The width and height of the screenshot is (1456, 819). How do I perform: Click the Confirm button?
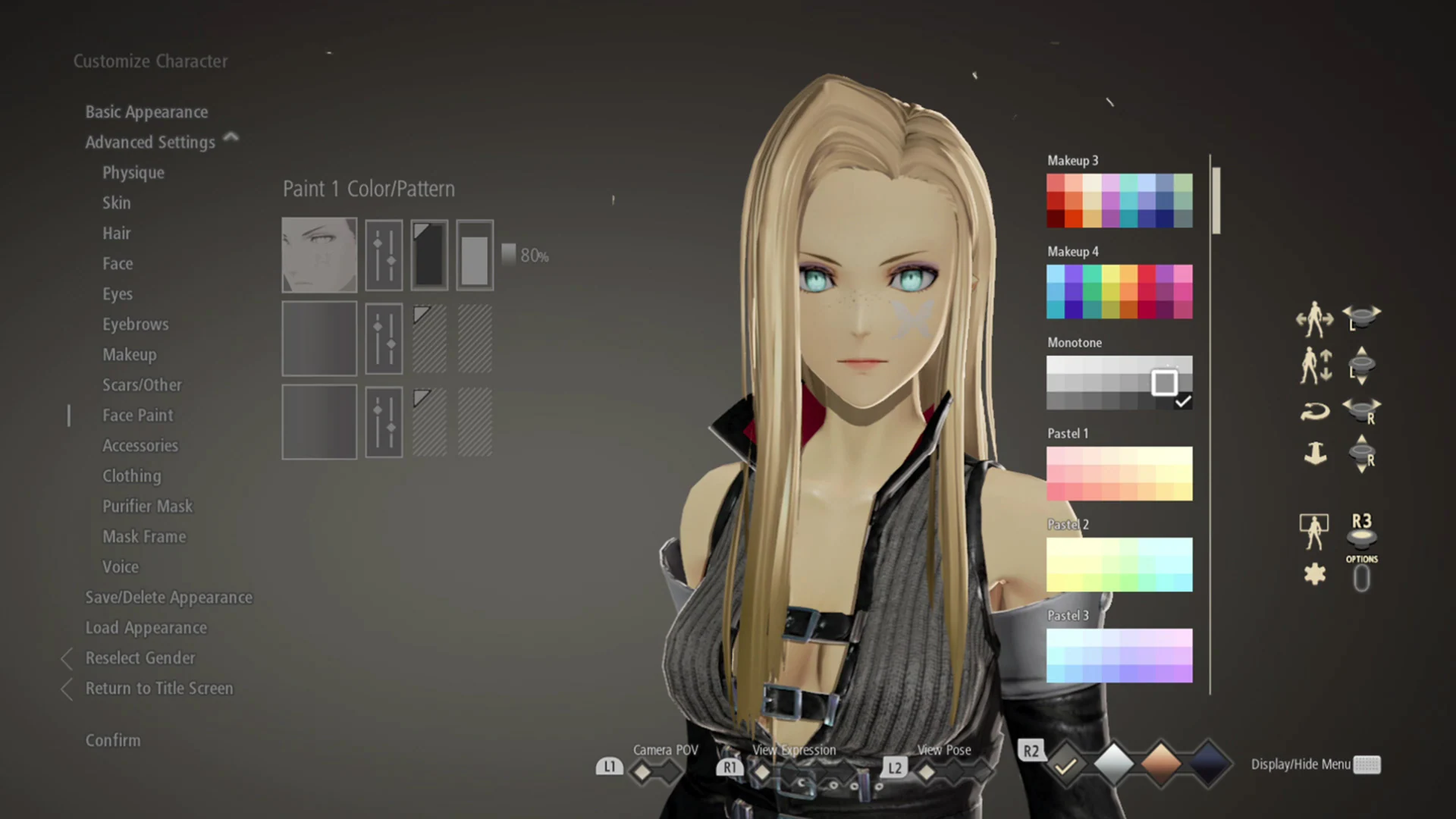(113, 740)
